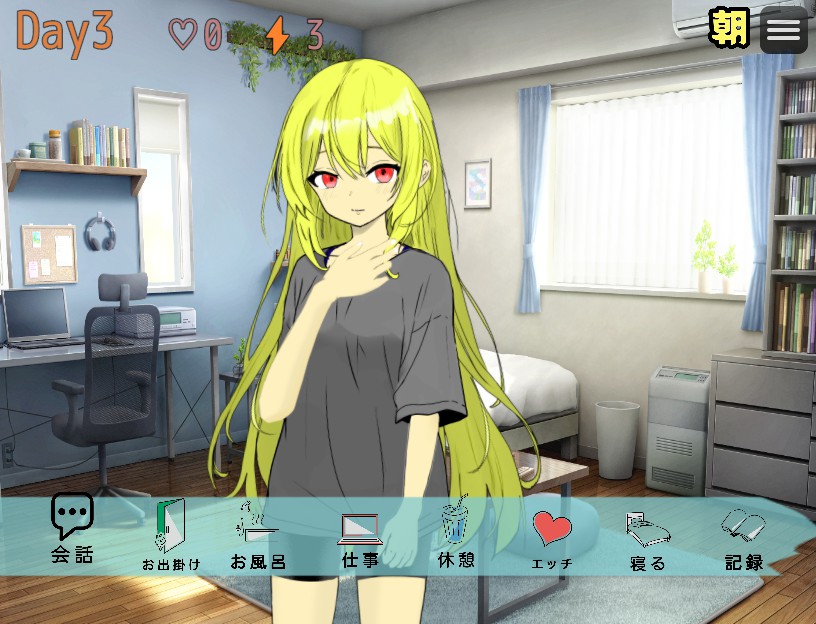Choose the 寝る sleep bed action

click(647, 536)
